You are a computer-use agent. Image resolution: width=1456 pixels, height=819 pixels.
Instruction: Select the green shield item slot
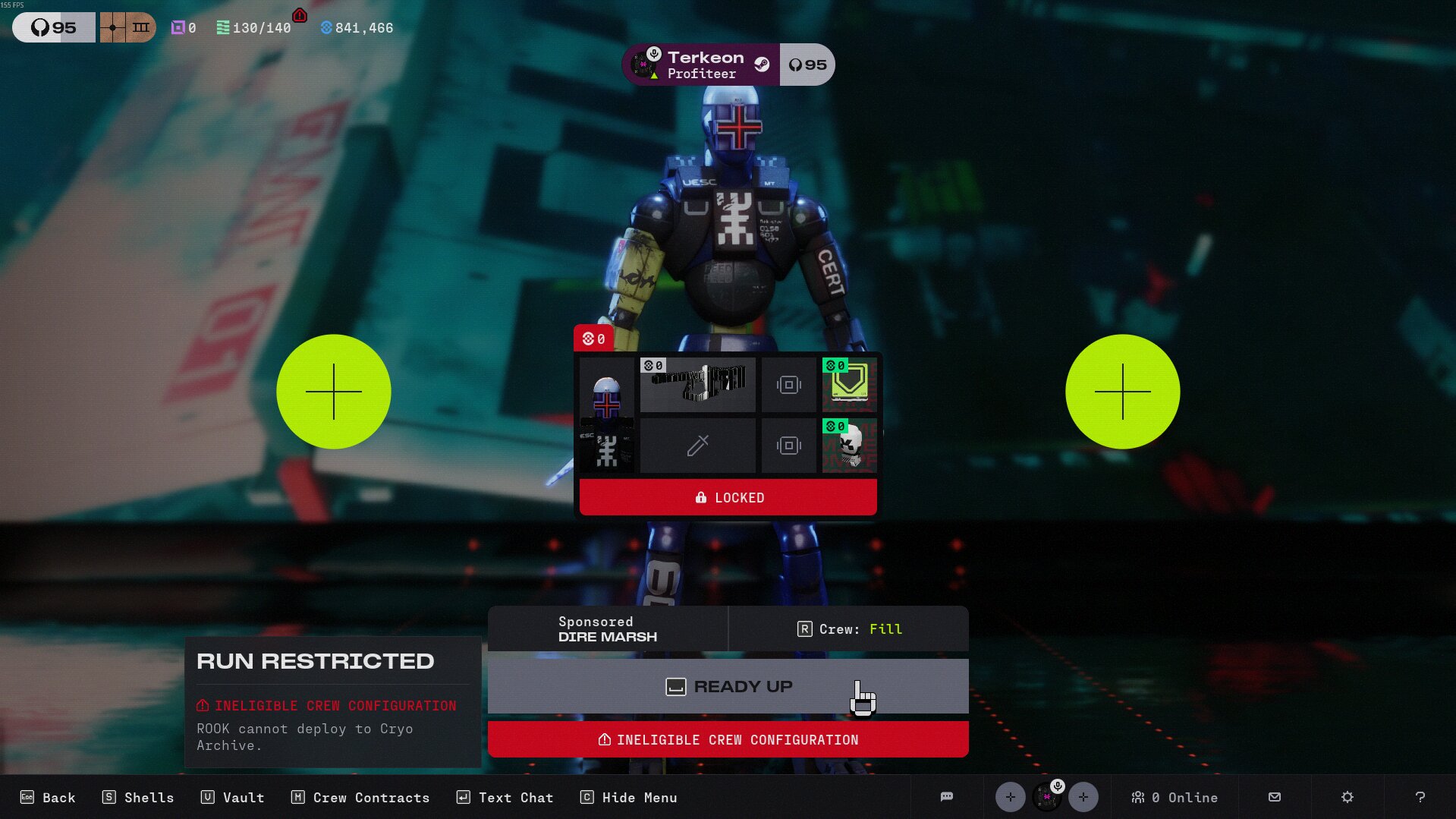pos(849,385)
